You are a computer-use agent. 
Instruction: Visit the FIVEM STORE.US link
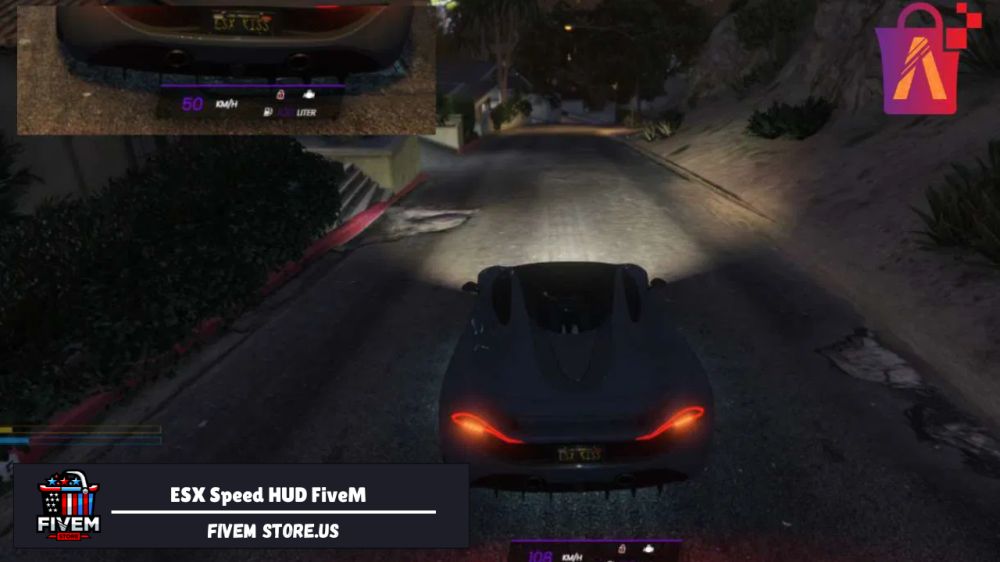273,531
